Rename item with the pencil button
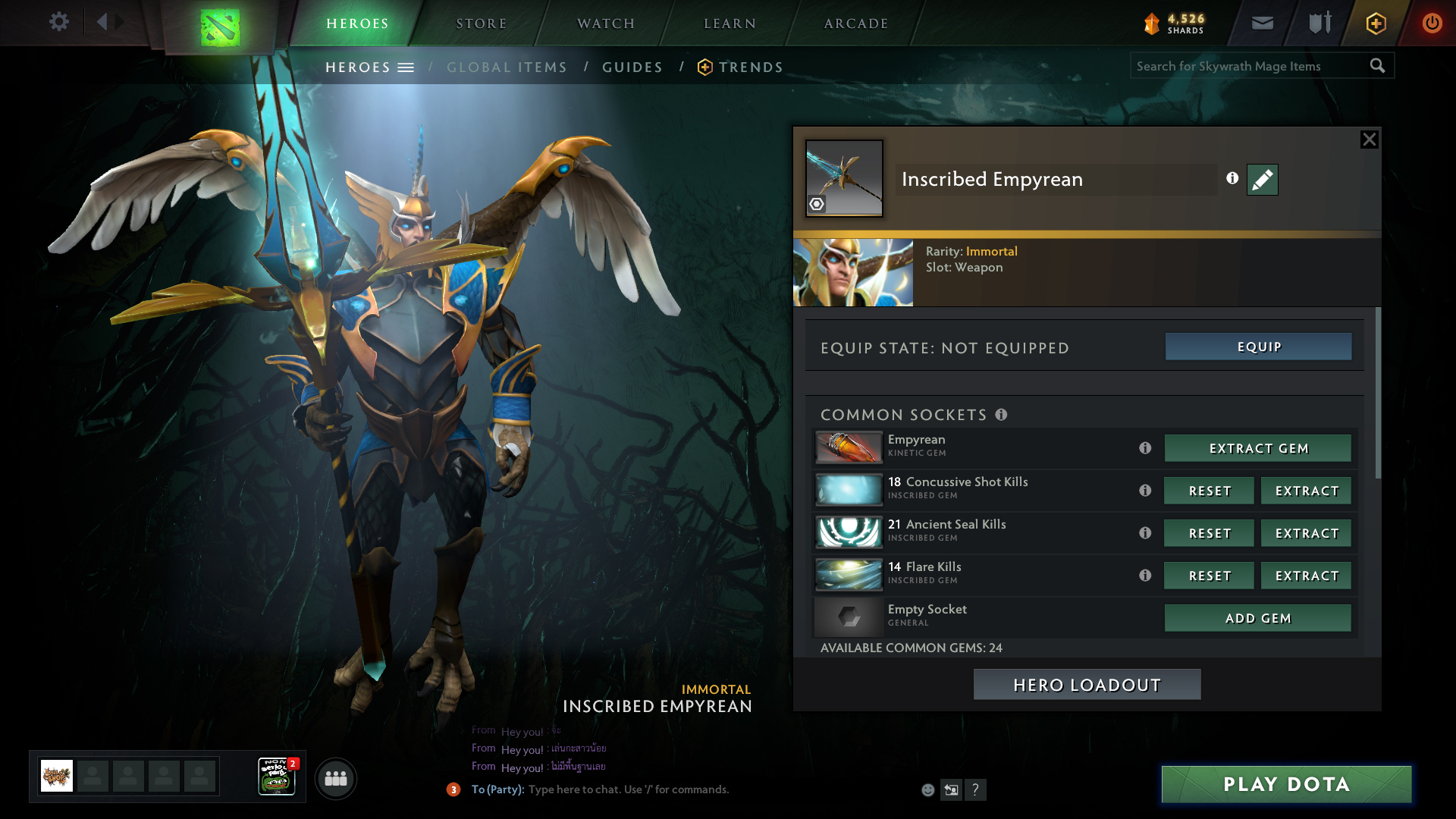 click(x=1262, y=180)
